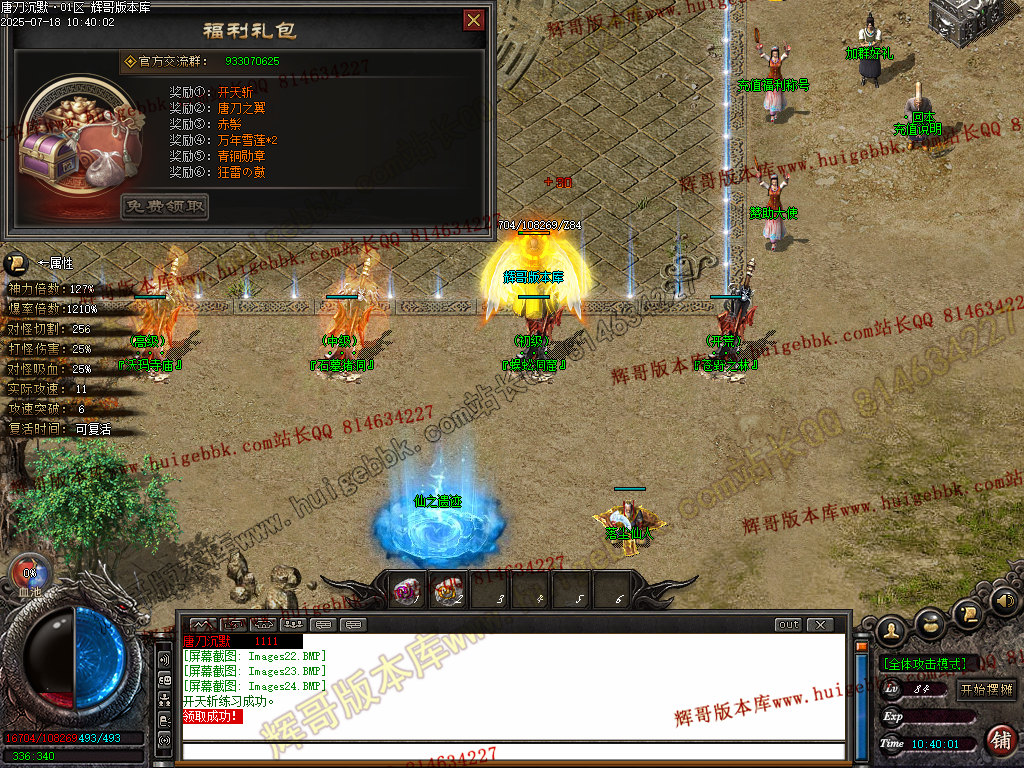Close the chat window with X
Viewport: 1024px width, 768px height.
point(820,625)
